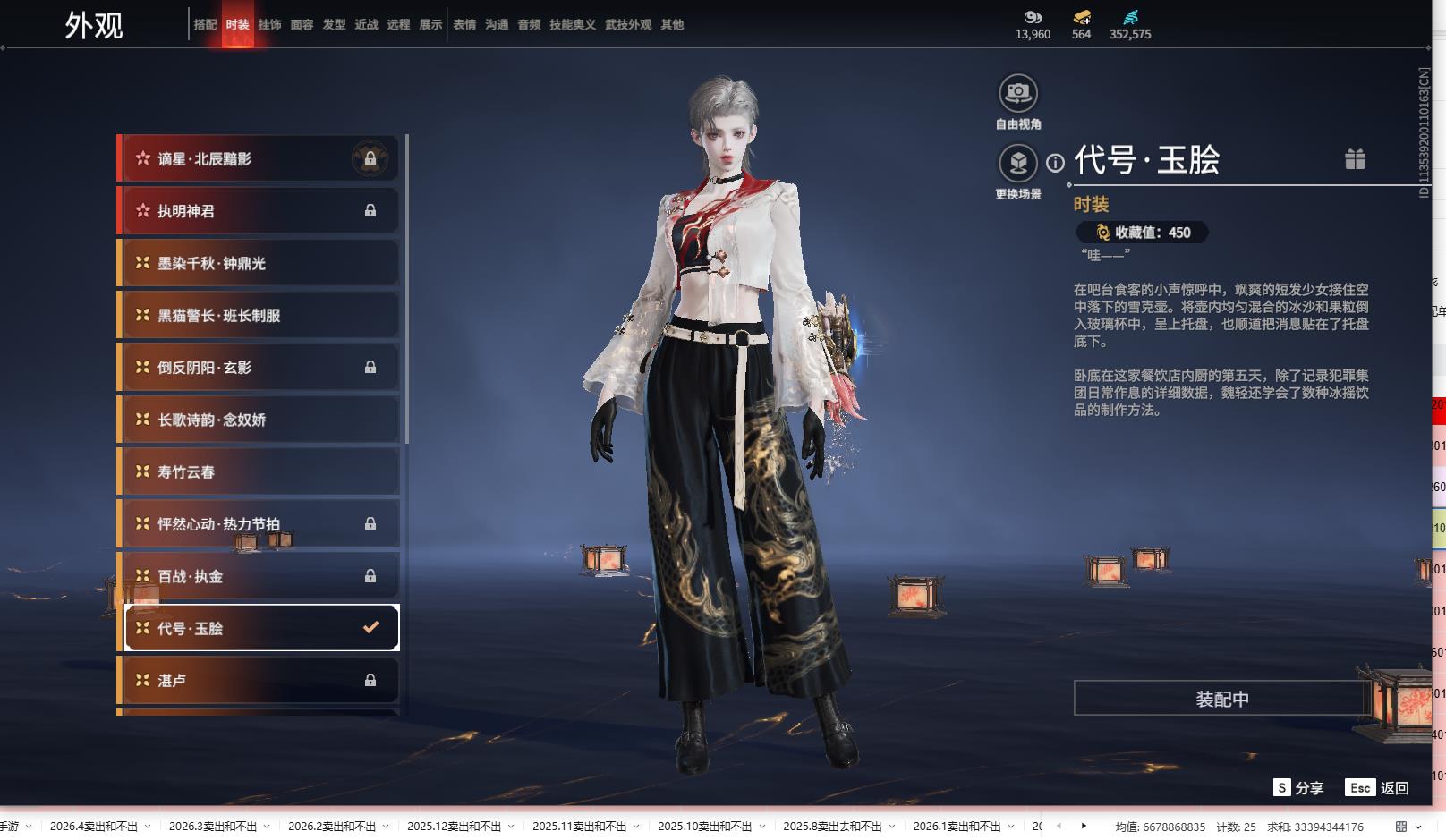
Task: Click the gift box icon
Action: point(1355,159)
